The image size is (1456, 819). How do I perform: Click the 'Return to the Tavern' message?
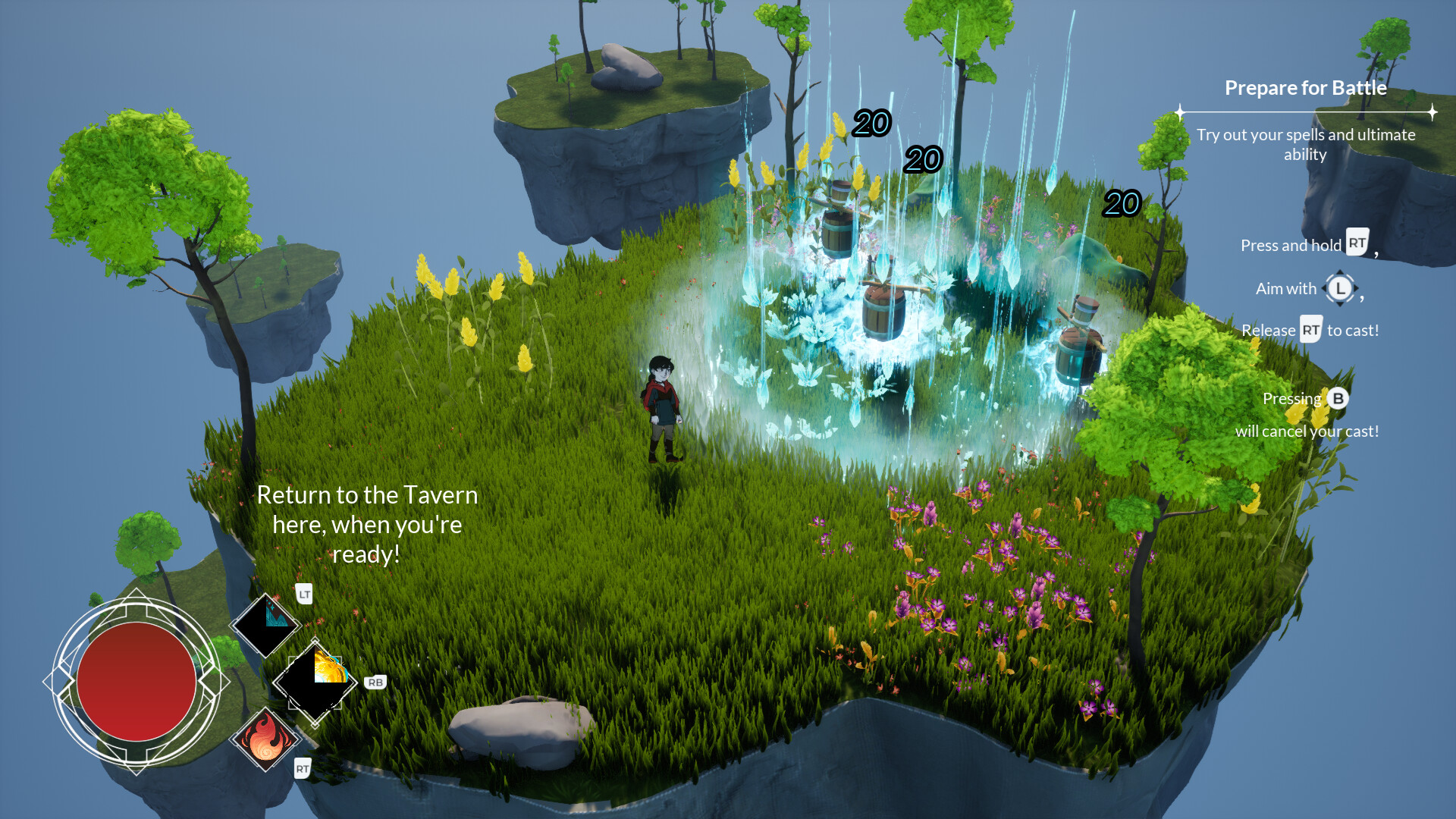(x=368, y=524)
